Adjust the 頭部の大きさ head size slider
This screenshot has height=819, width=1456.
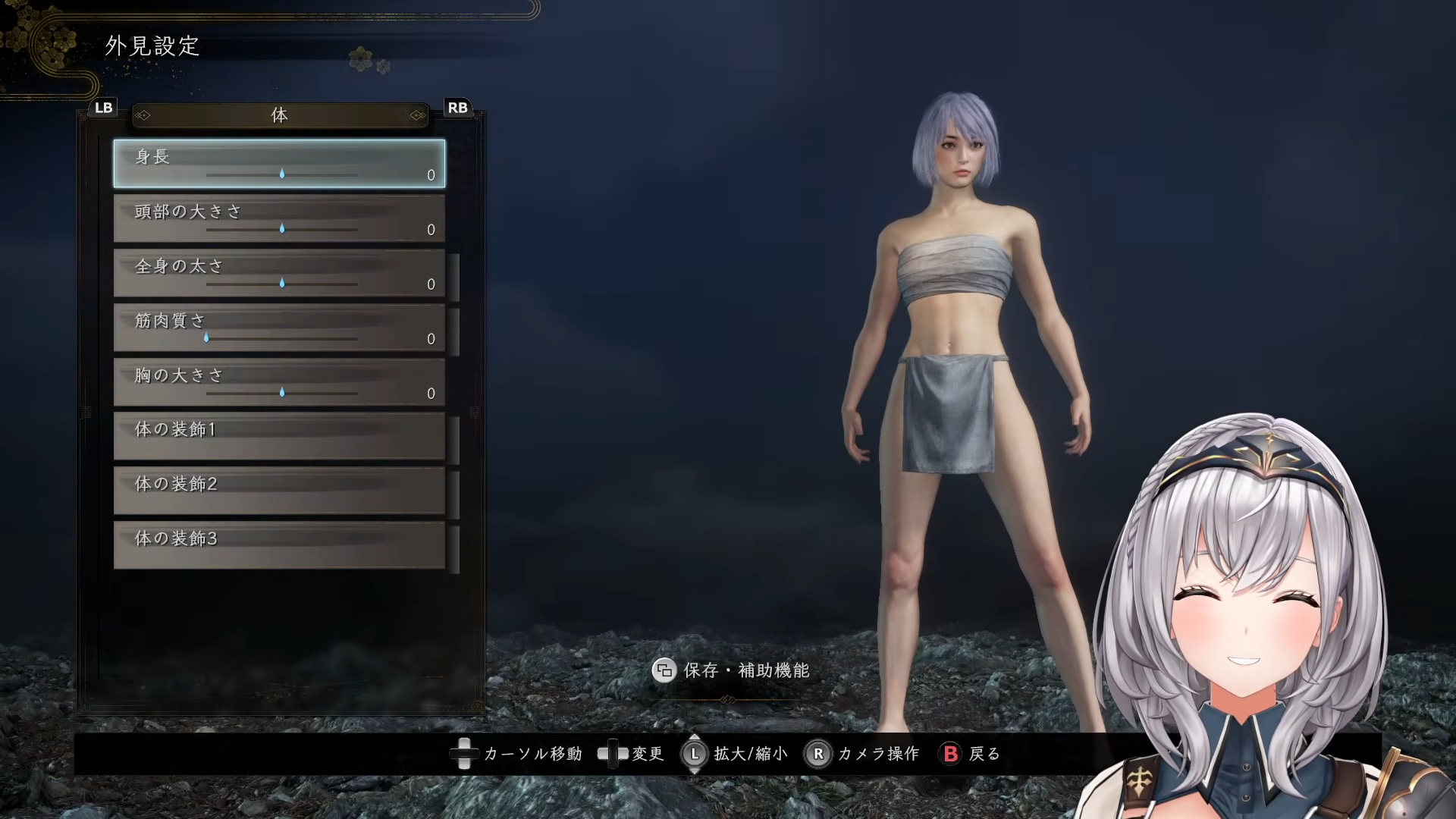(x=282, y=228)
